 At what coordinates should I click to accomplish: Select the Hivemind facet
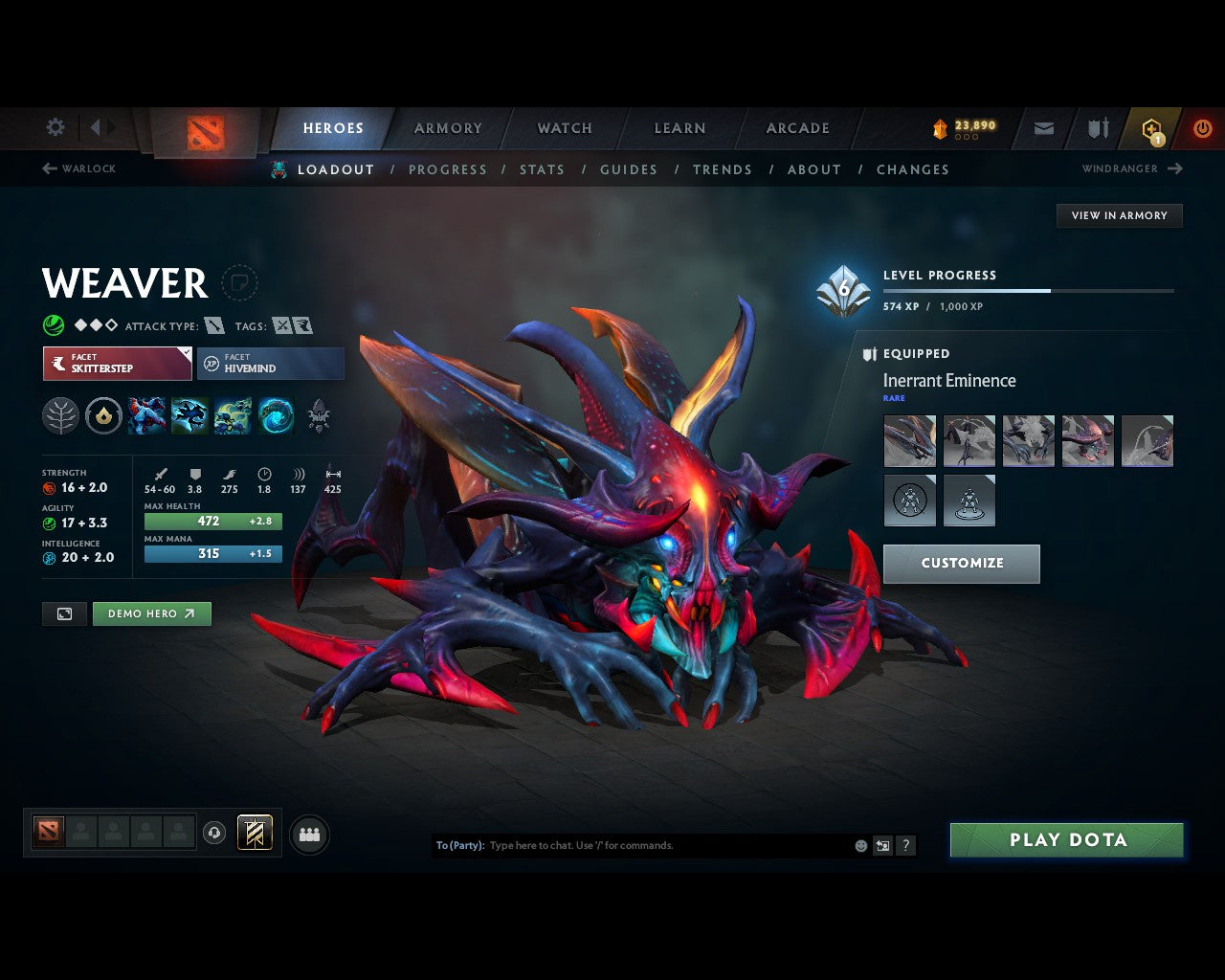tap(271, 364)
